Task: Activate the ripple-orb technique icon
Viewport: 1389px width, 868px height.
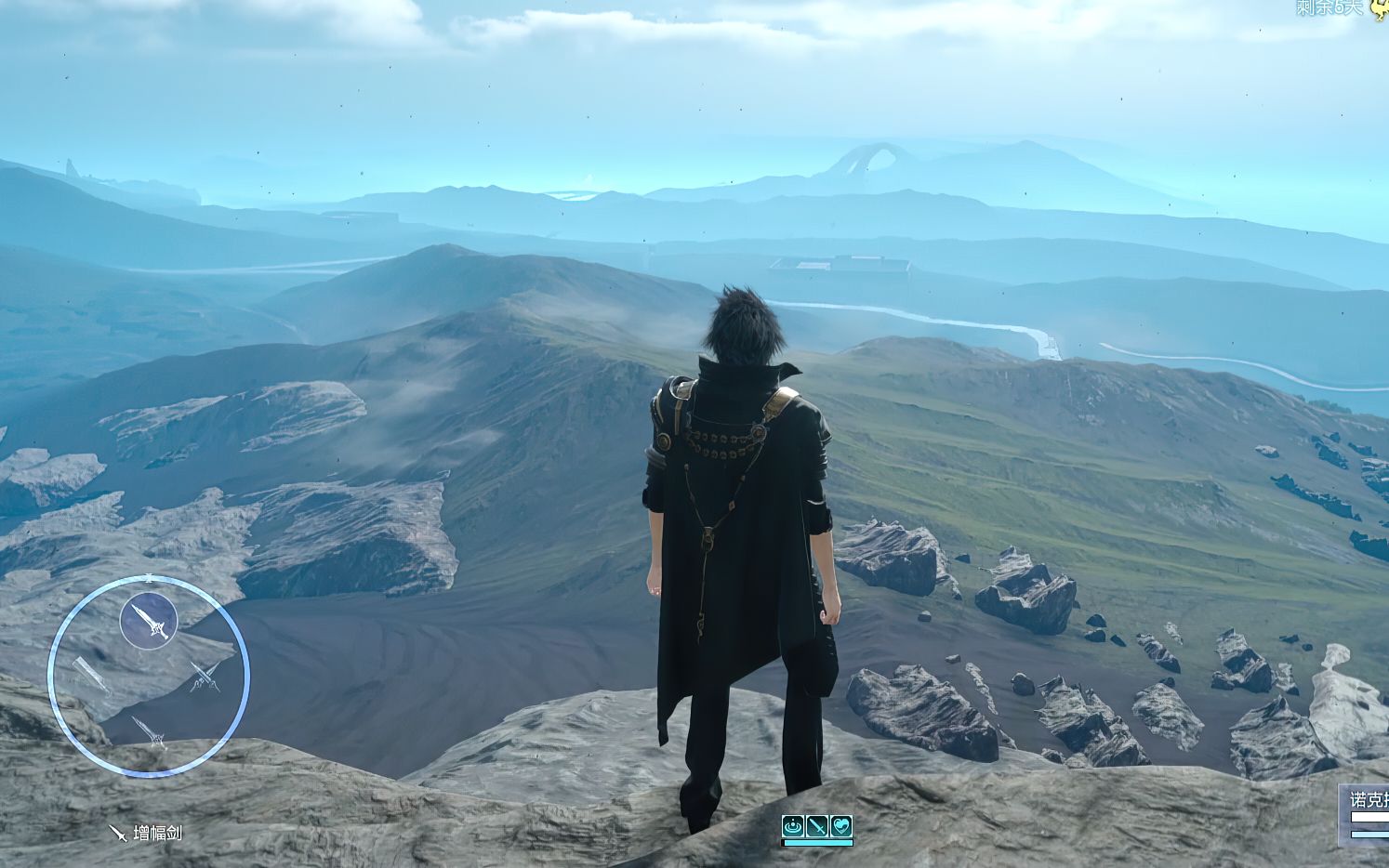Action: (793, 825)
